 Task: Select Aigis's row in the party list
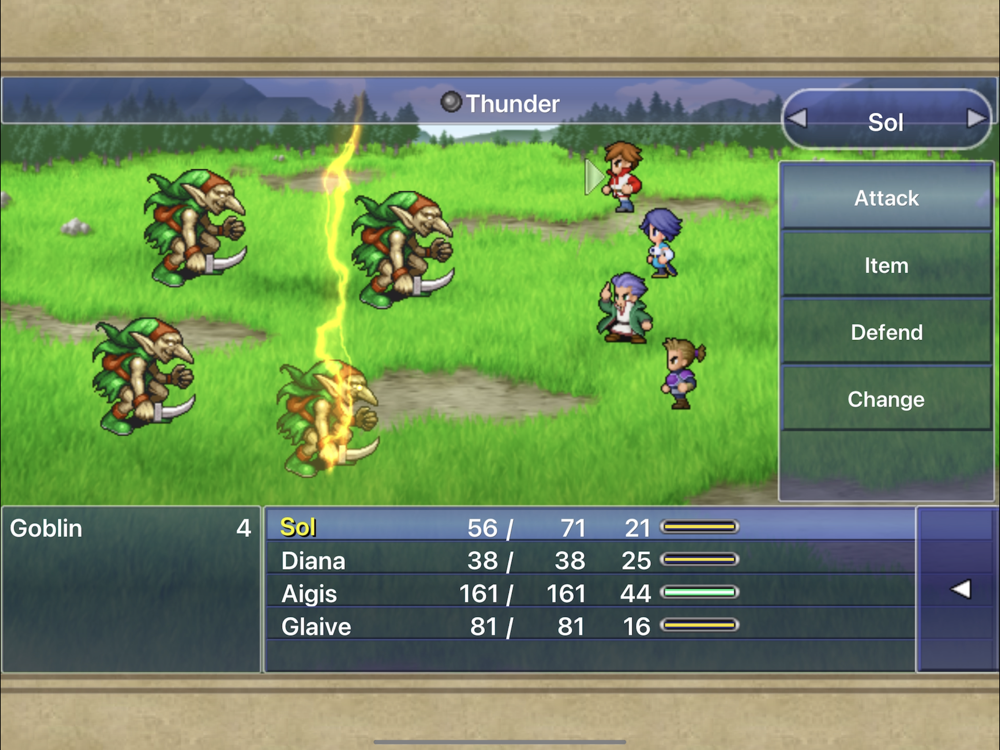click(590, 594)
